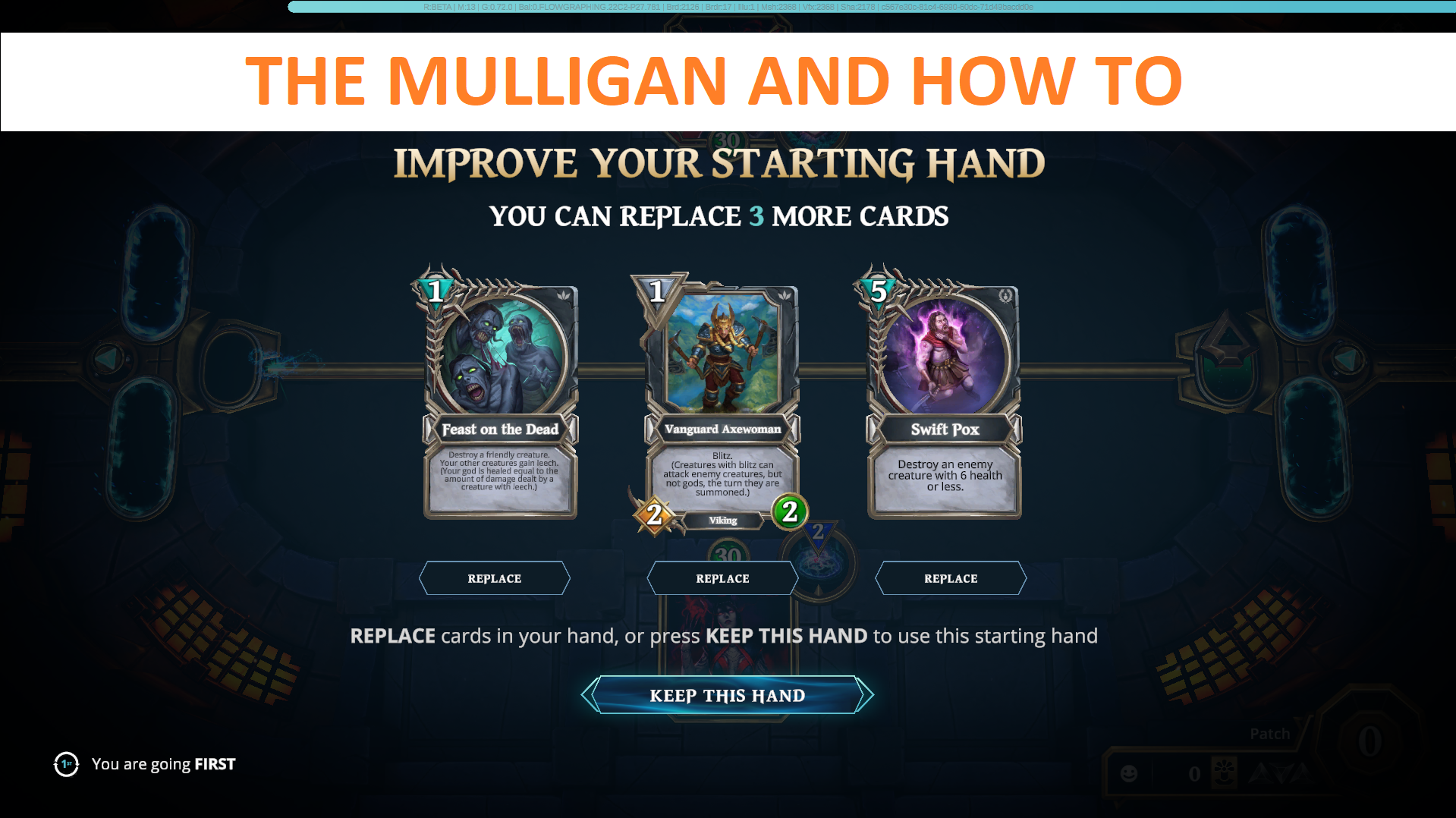Image resolution: width=1456 pixels, height=818 pixels.
Task: Click the Viking tribe banner on Vanguard Axewoman
Action: click(722, 521)
